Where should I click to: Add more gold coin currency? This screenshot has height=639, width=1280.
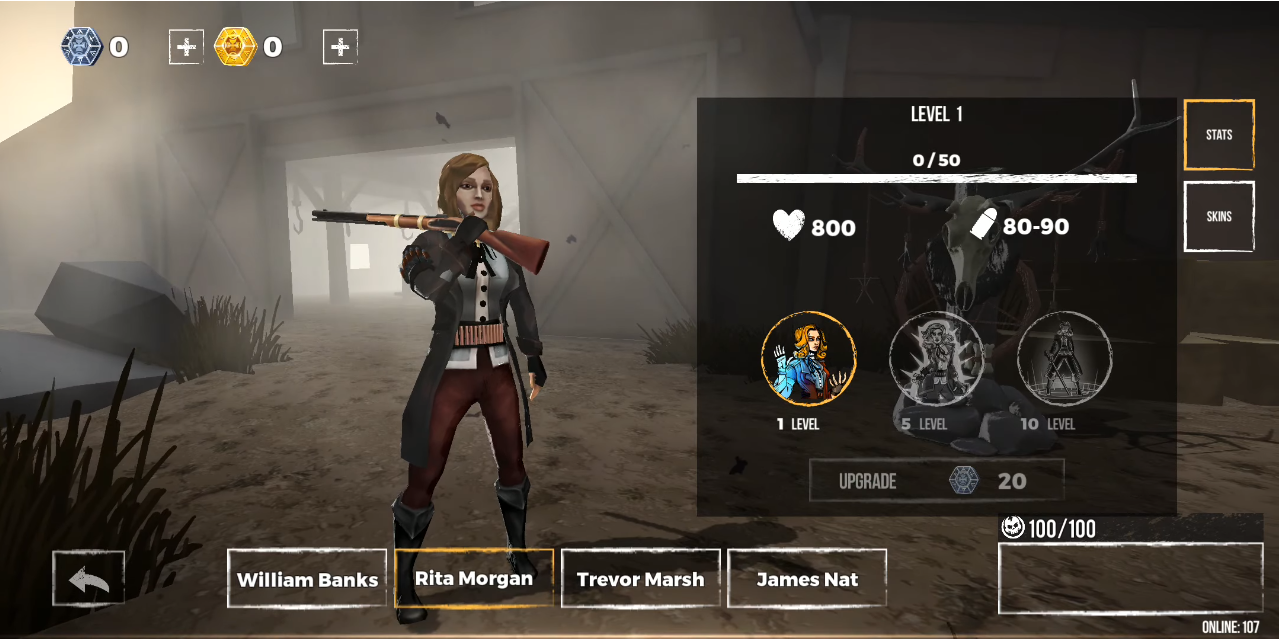[x=340, y=47]
